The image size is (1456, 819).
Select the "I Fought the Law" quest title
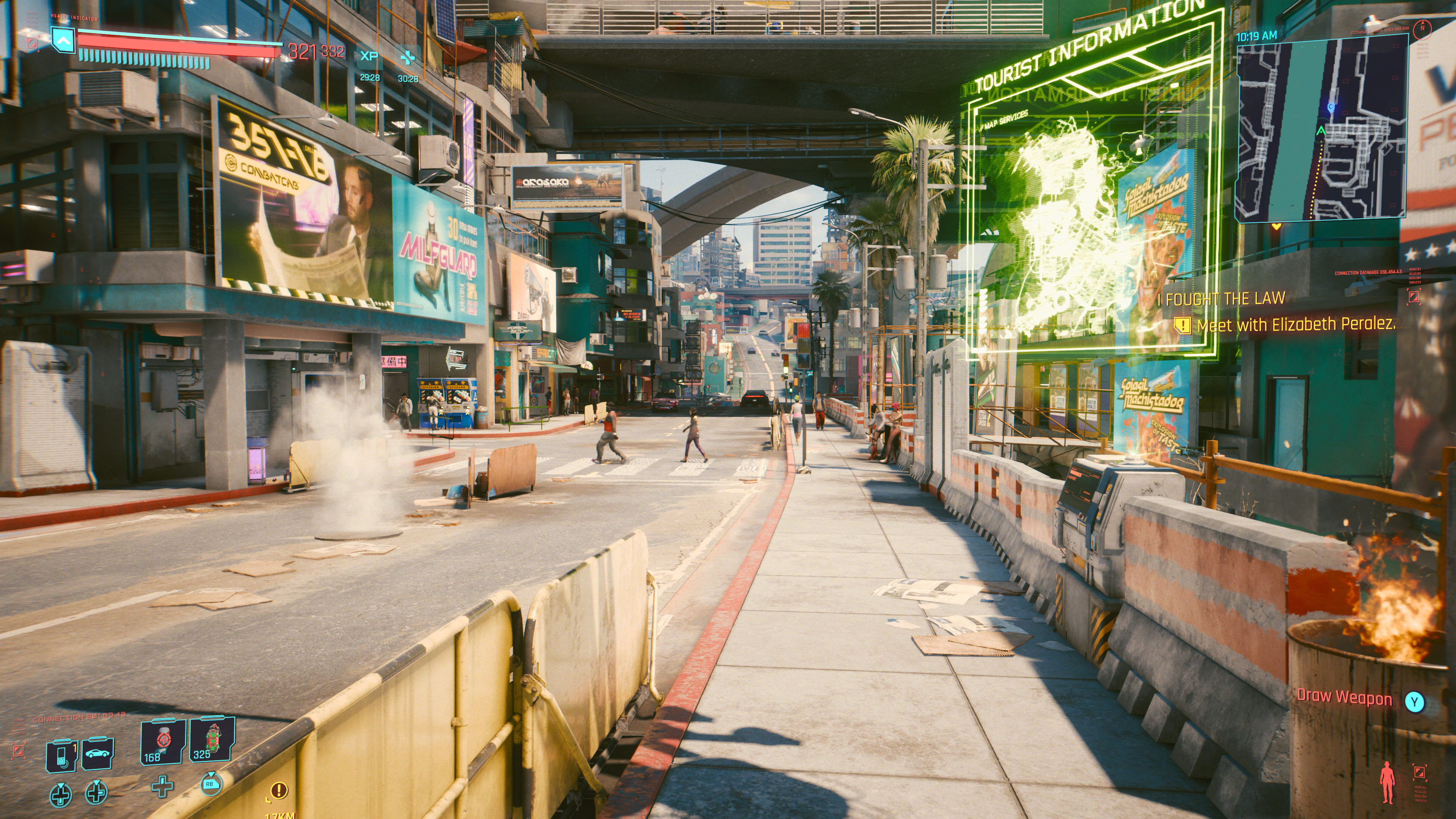coord(1221,298)
